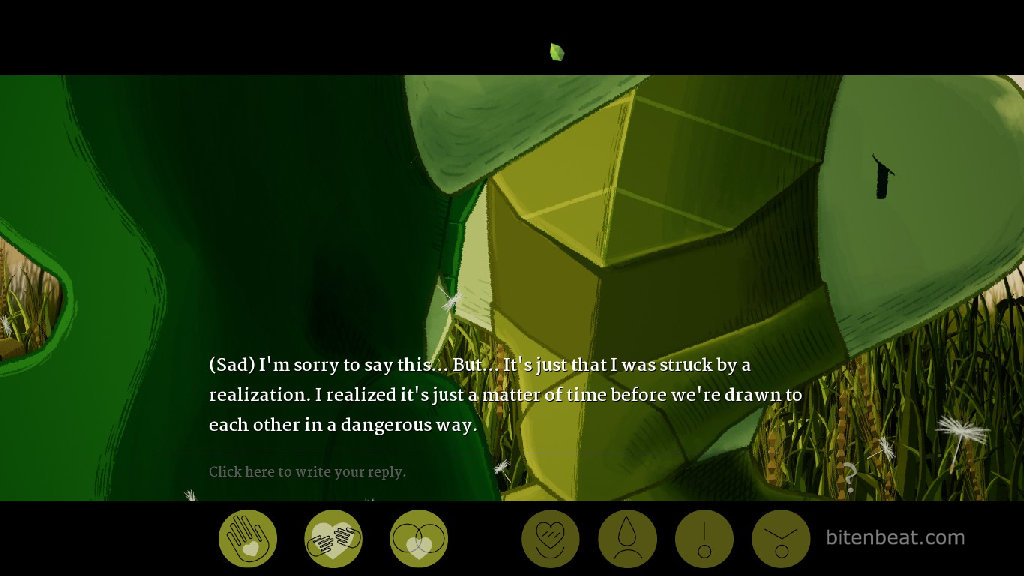Choose the two hands holding a heart icon

pyautogui.click(x=333, y=539)
